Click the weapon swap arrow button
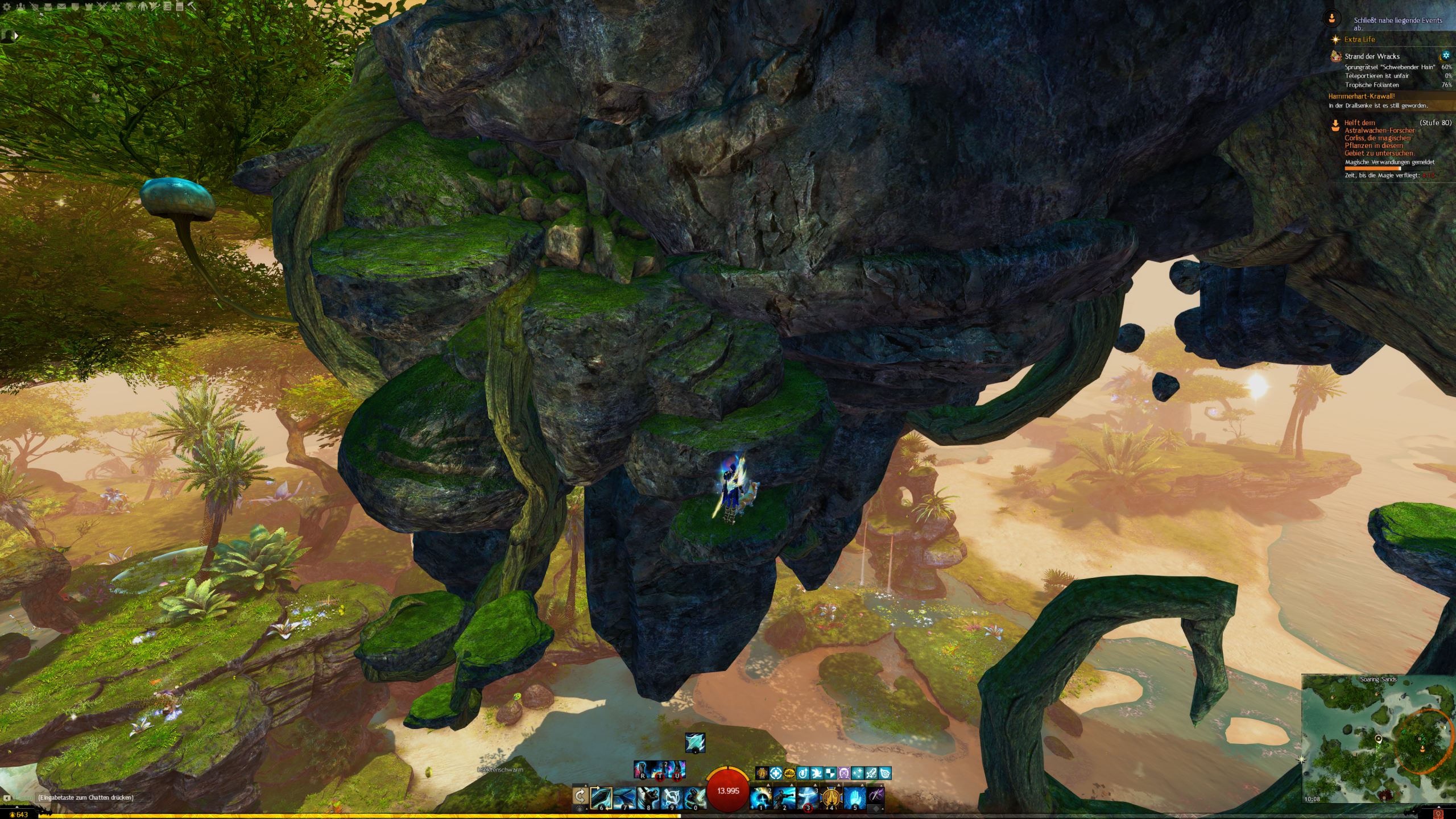 [580, 796]
